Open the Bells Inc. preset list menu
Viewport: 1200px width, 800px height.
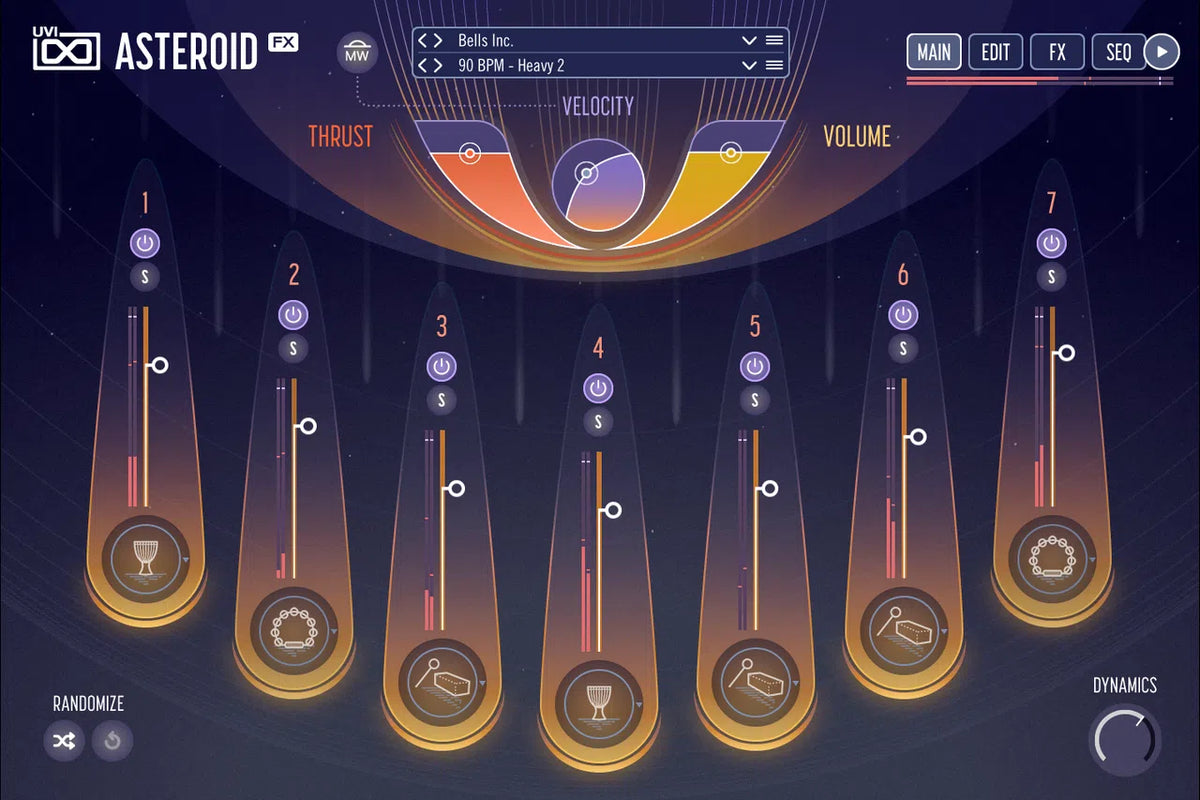773,41
